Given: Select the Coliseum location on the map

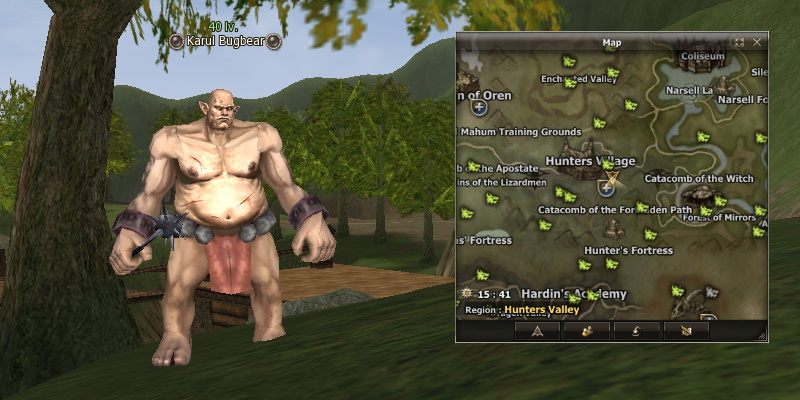Looking at the screenshot, I should click(702, 57).
